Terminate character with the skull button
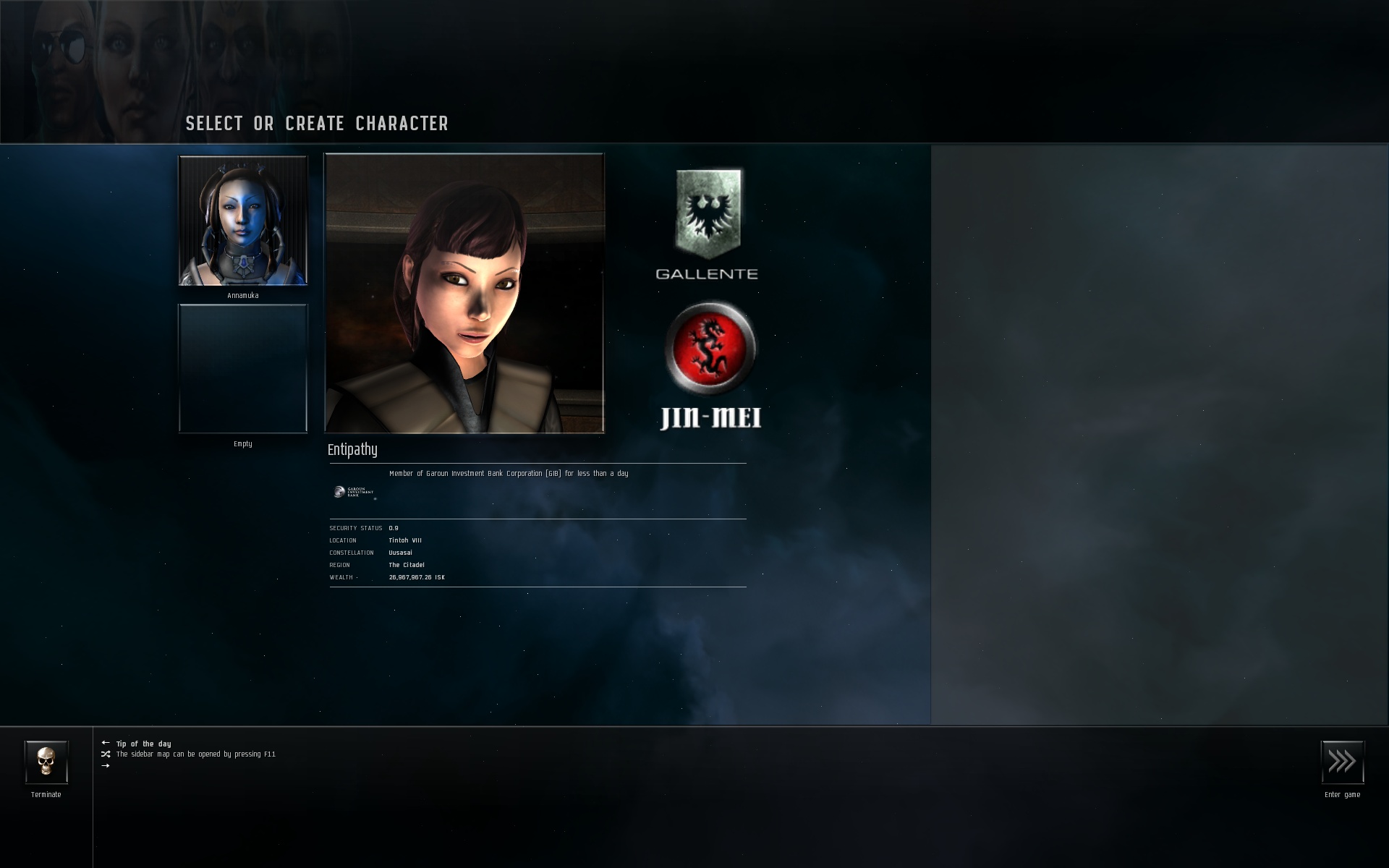 (x=46, y=762)
